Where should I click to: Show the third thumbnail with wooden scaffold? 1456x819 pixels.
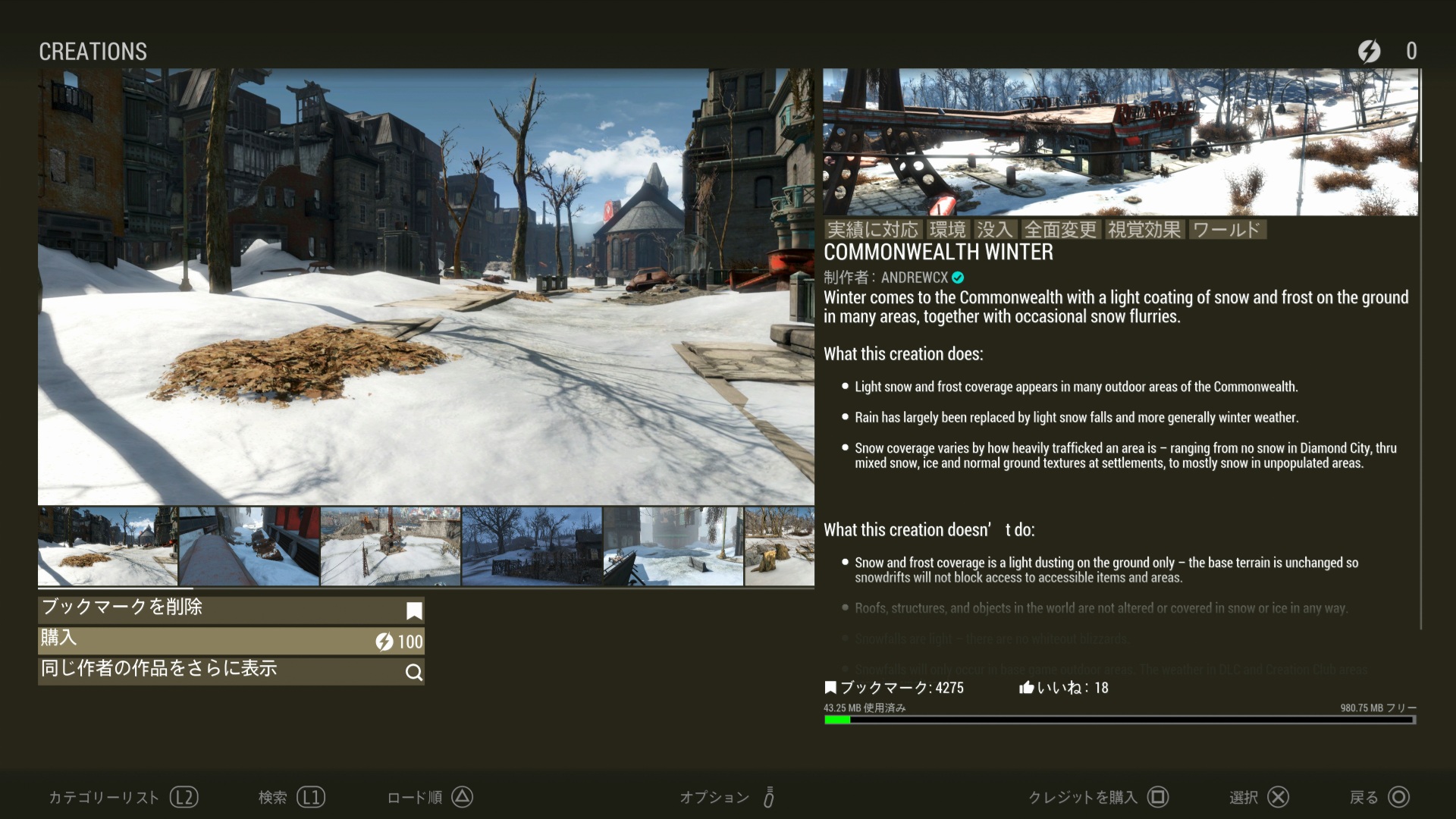[390, 546]
